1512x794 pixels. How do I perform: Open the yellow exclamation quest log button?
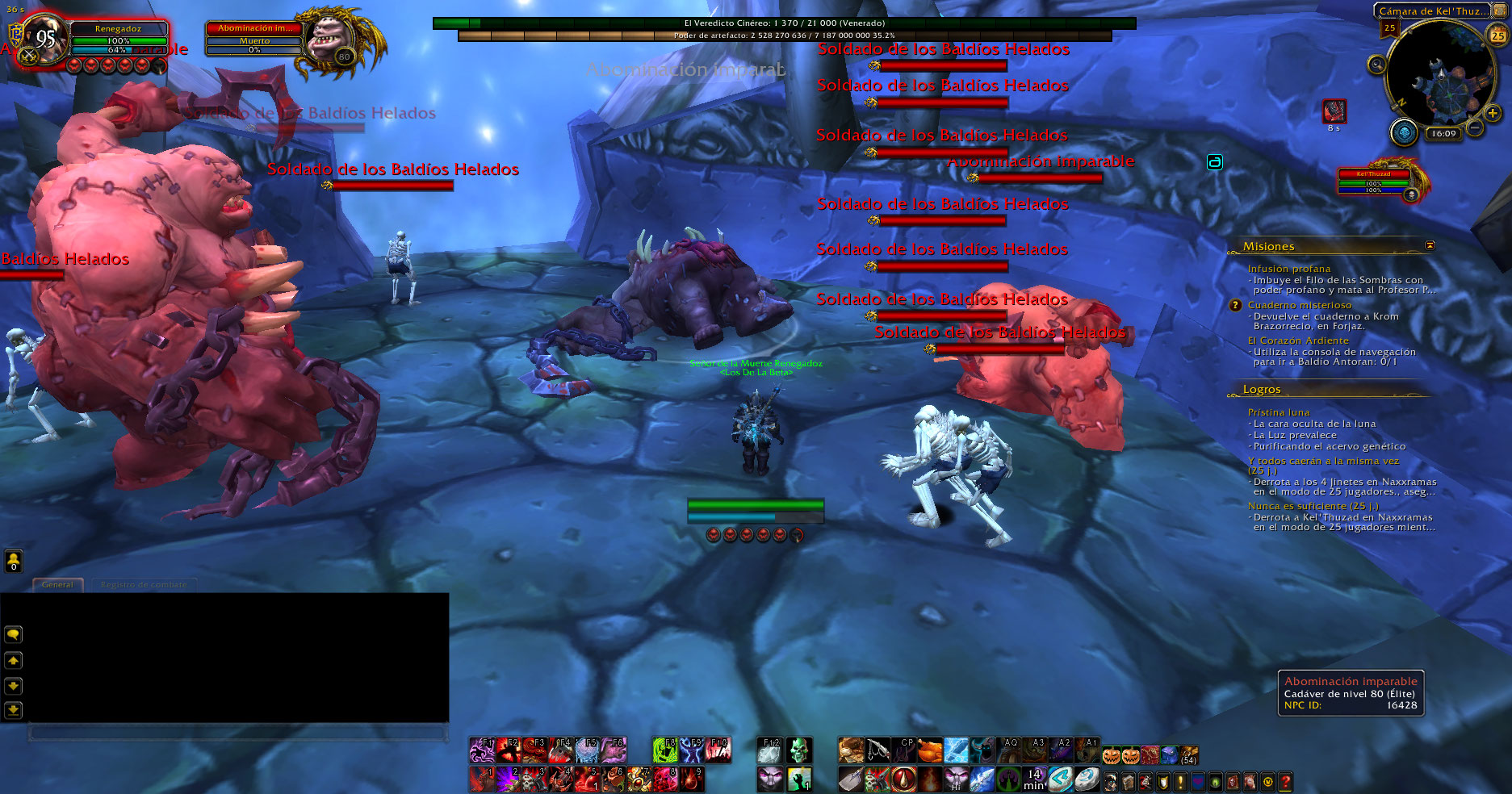click(1181, 781)
